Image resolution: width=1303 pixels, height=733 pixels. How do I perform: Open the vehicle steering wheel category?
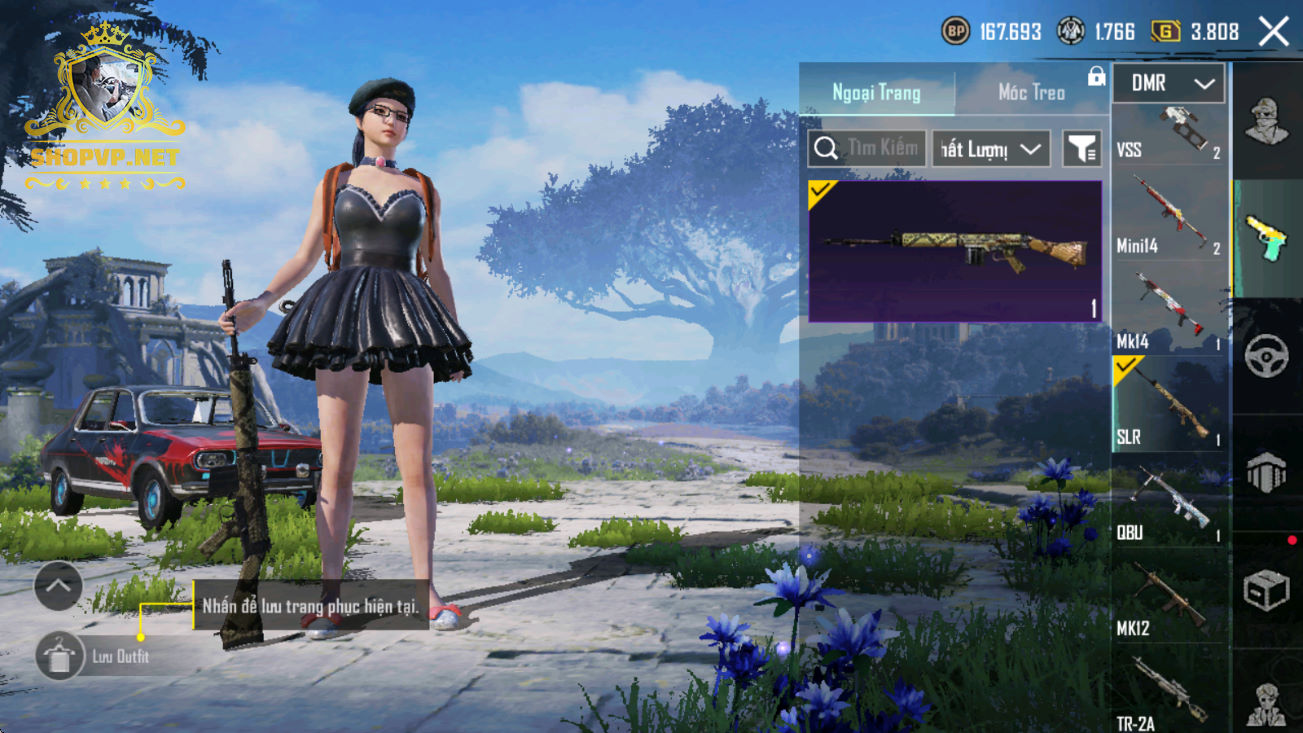pos(1267,356)
